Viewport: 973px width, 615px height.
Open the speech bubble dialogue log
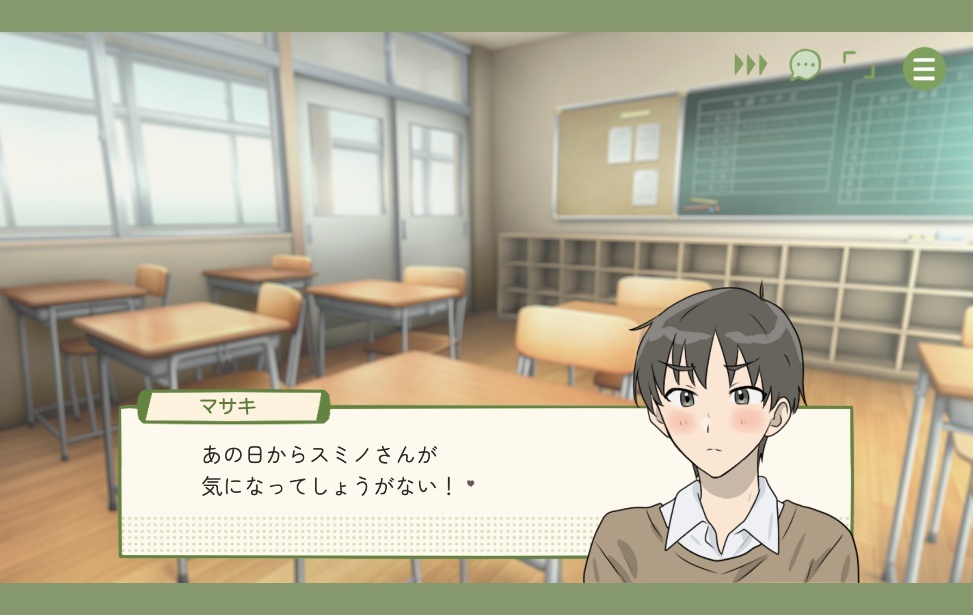[804, 66]
